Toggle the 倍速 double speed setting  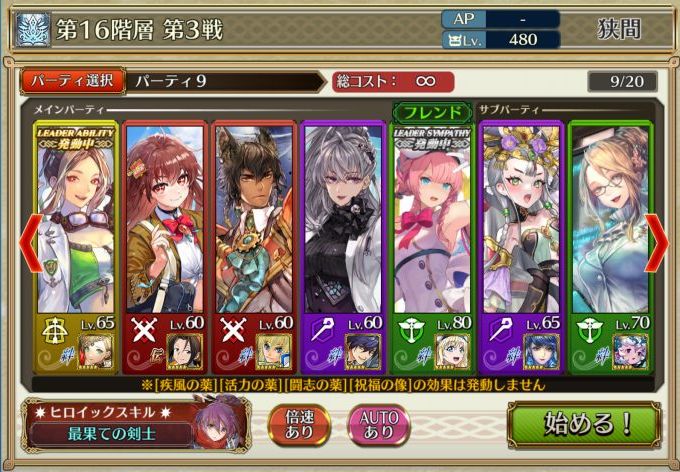296,425
